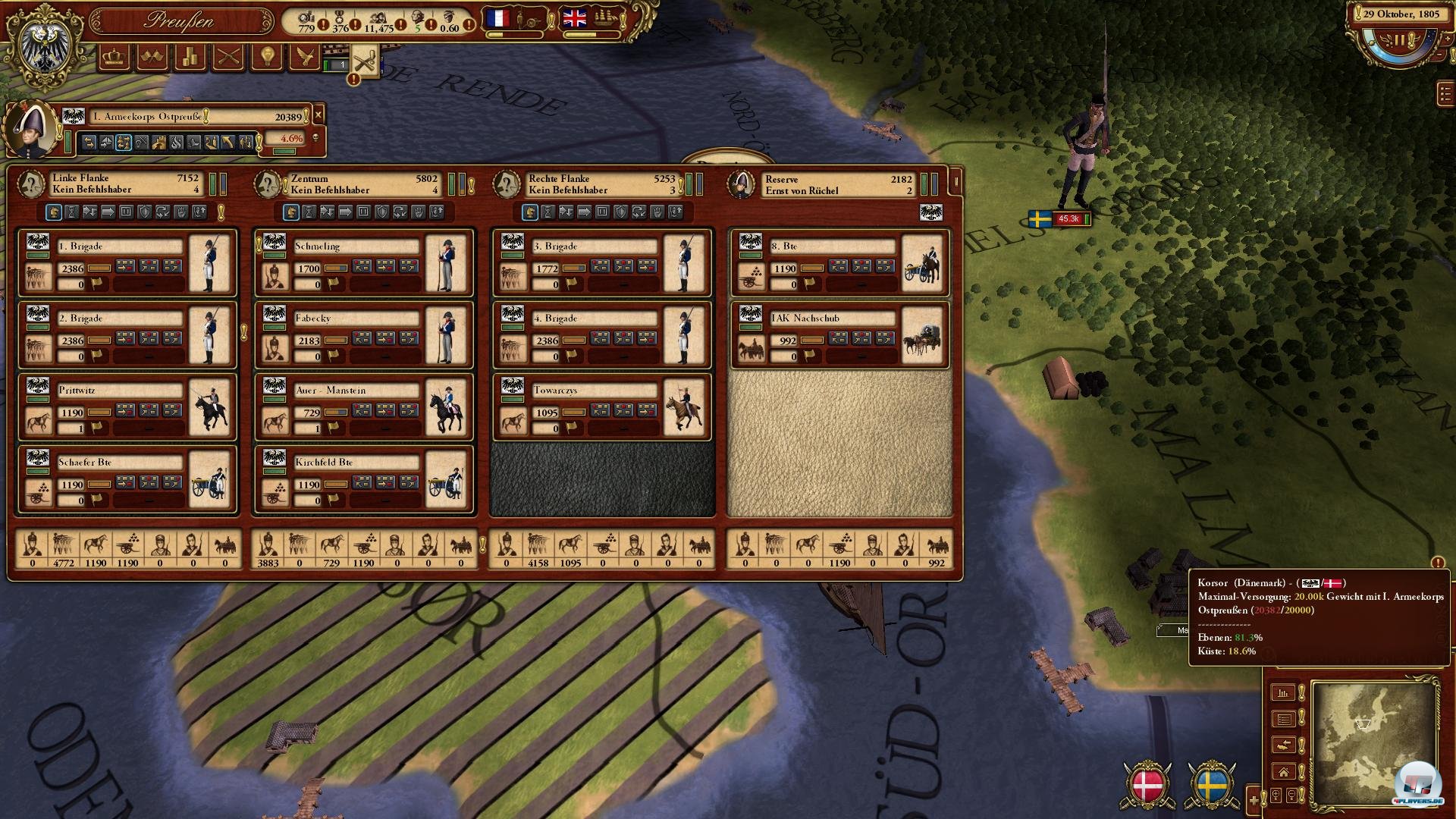Open the Denmark war shield
This screenshot has width=1456, height=819.
click(x=1147, y=786)
